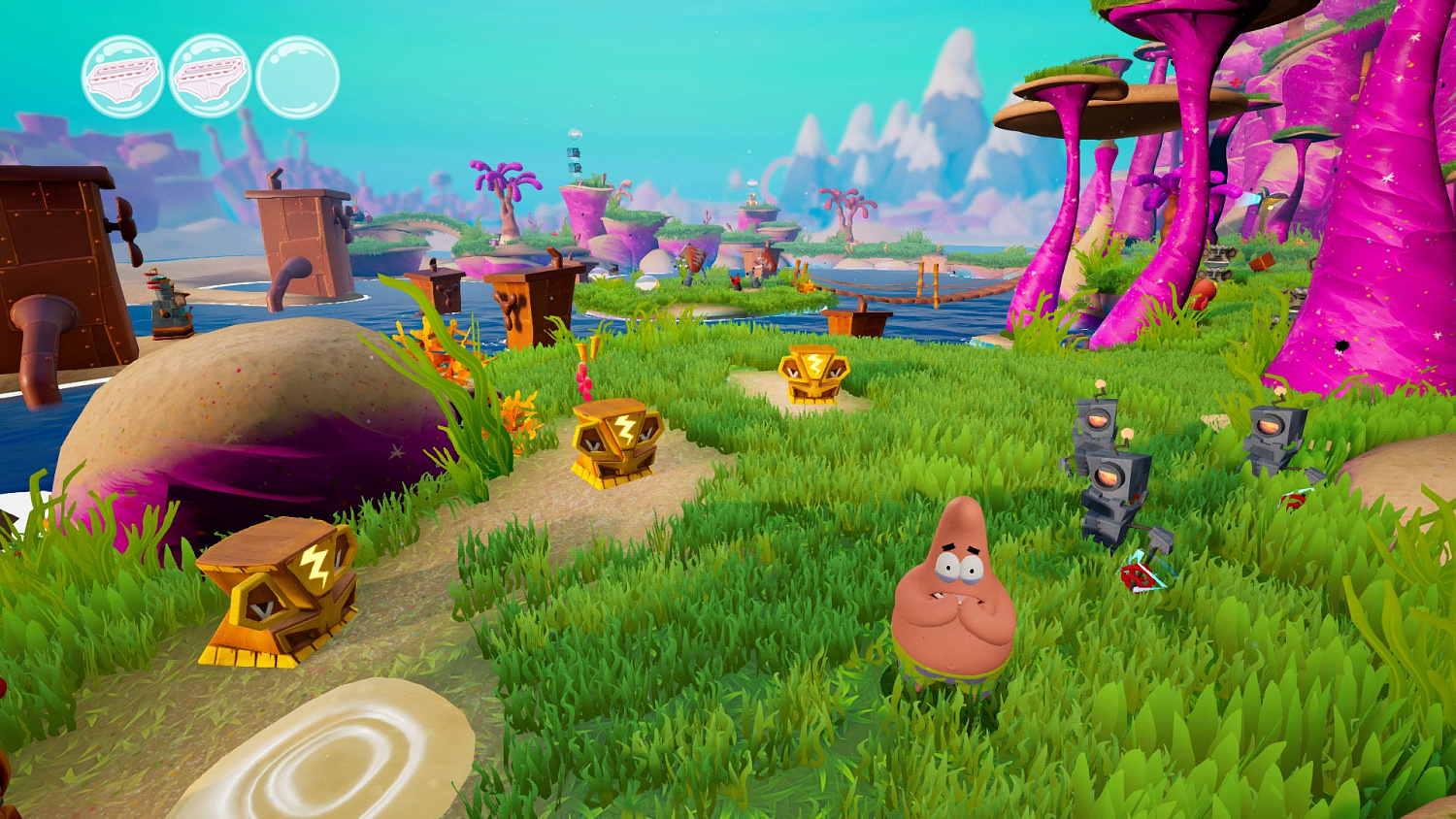Screen dimensions: 1456x819
Task: Select the antenna bulb on the rightmost robot
Action: 1280,391
